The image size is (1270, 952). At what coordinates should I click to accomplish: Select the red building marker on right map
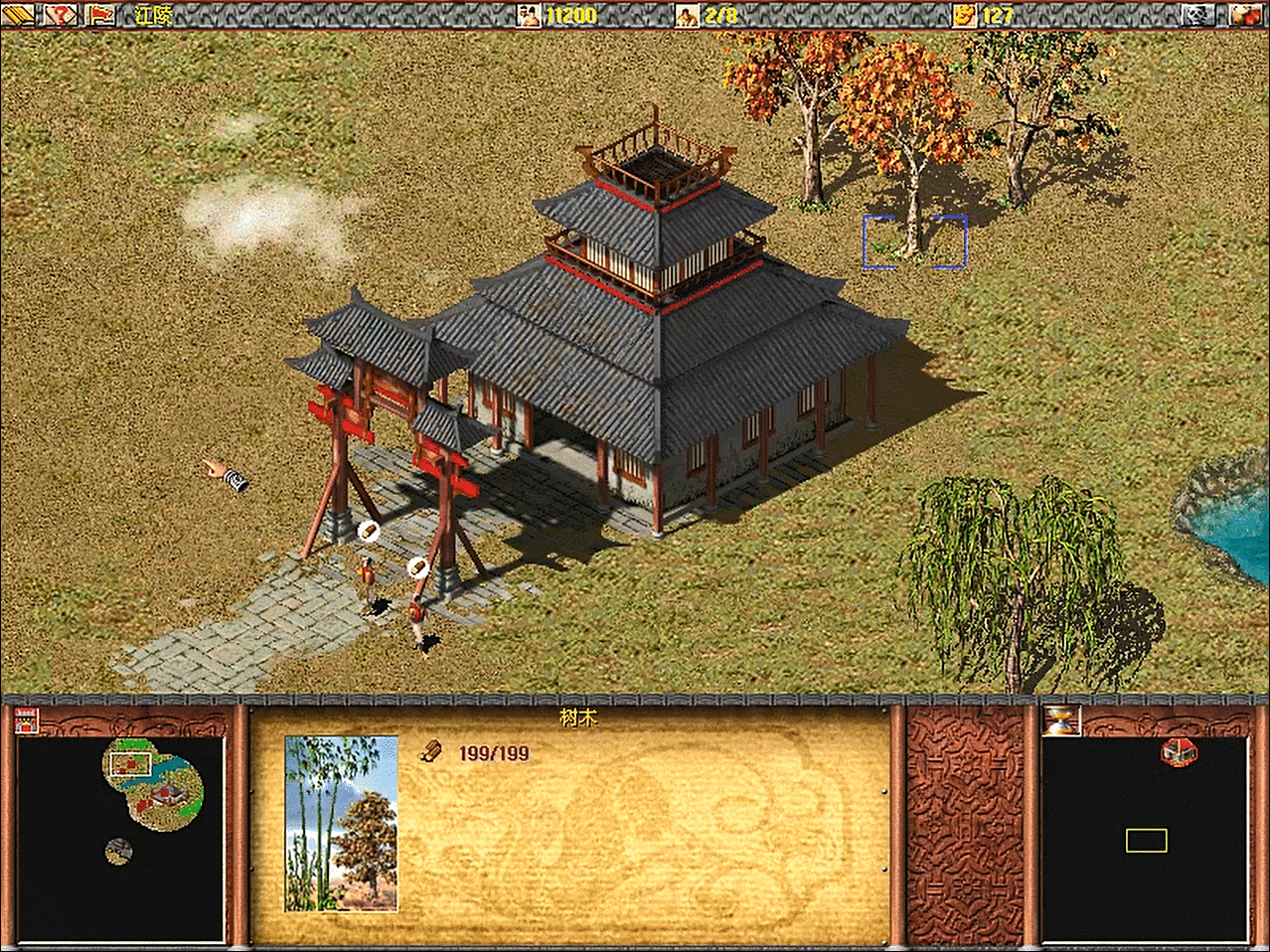[x=1178, y=752]
